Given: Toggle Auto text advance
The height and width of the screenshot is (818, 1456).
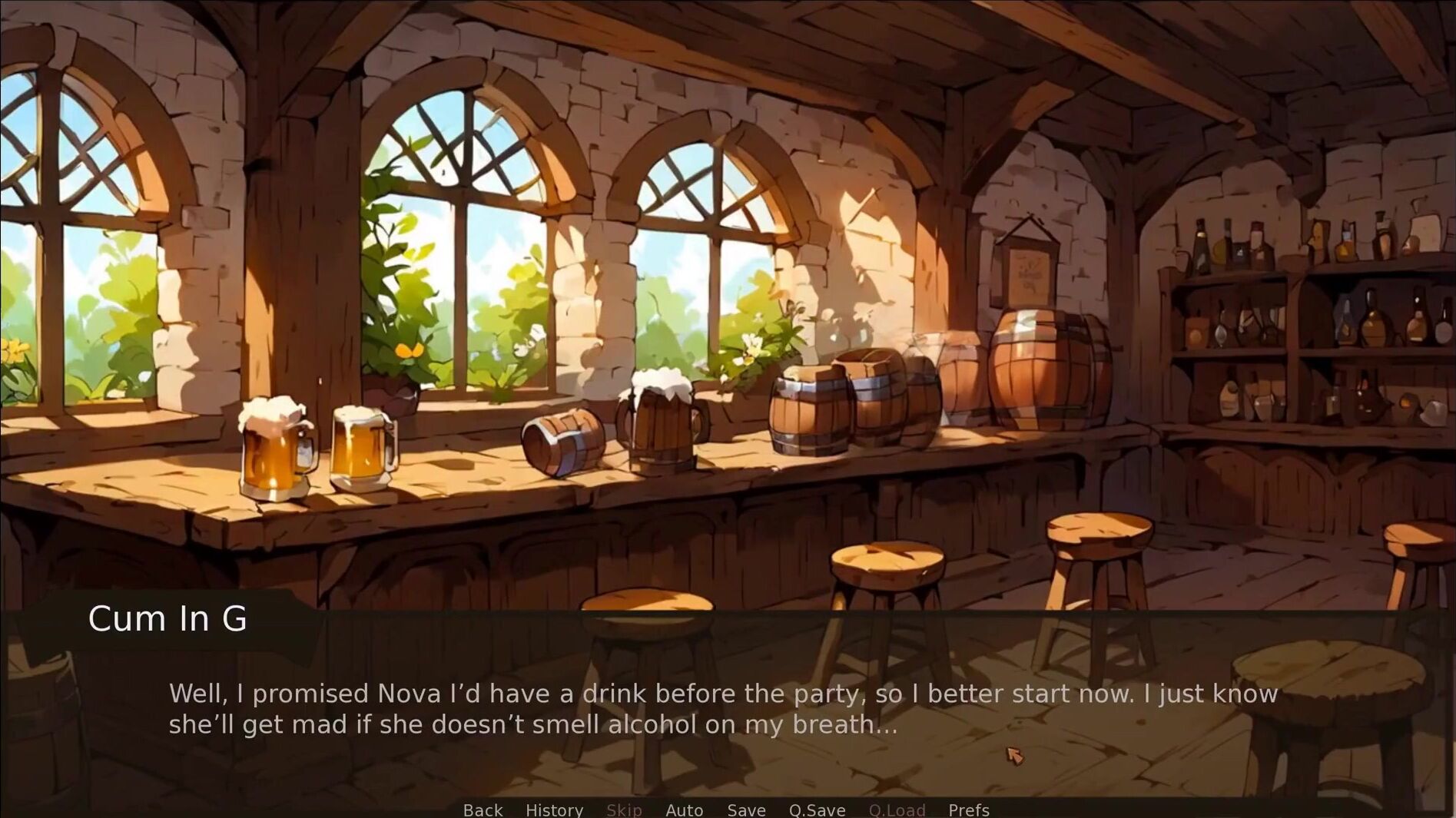Looking at the screenshot, I should pos(684,810).
